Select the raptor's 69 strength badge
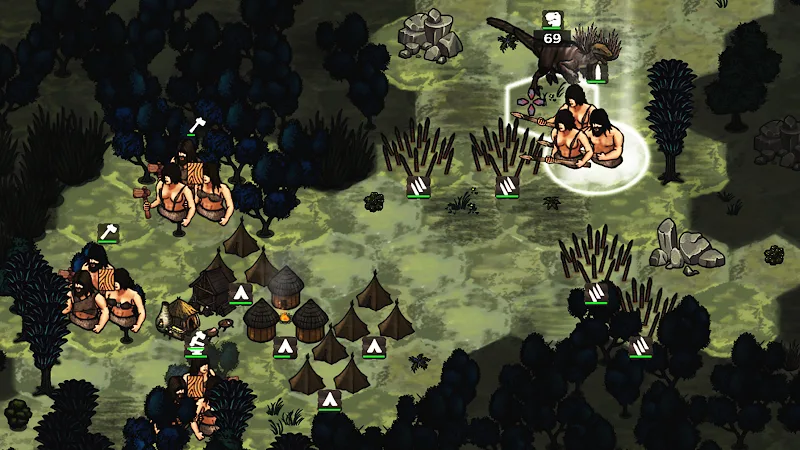 click(551, 39)
